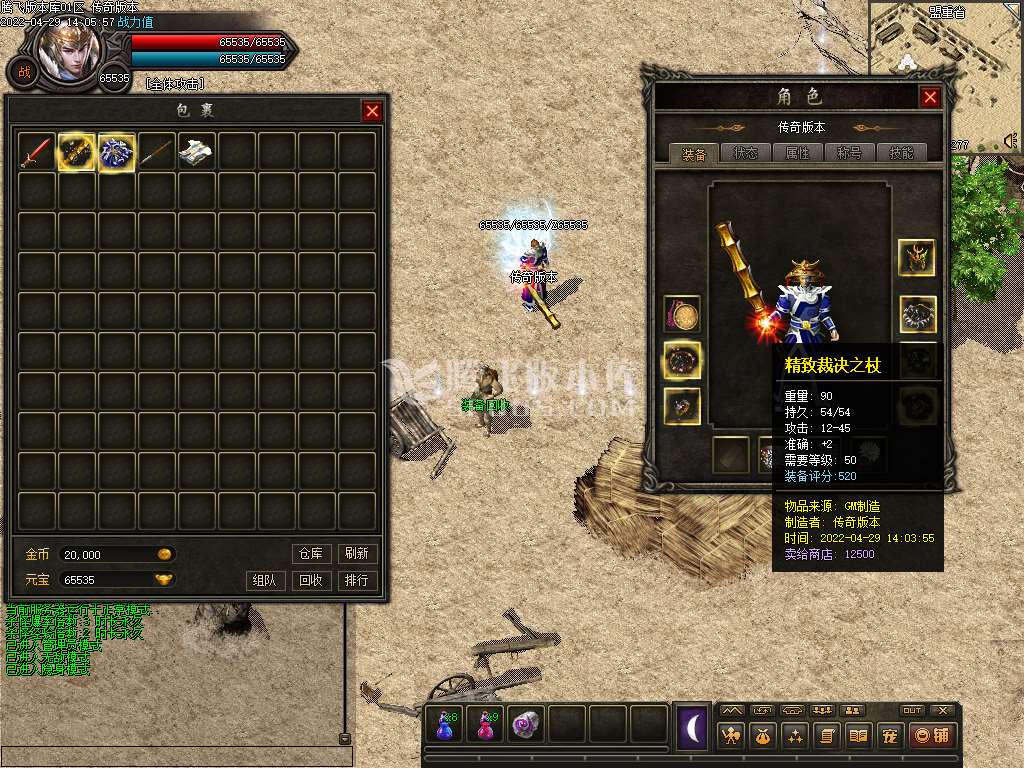This screenshot has width=1024, height=768.
Task: Activate the crescent moon skill icon
Action: pos(692,727)
